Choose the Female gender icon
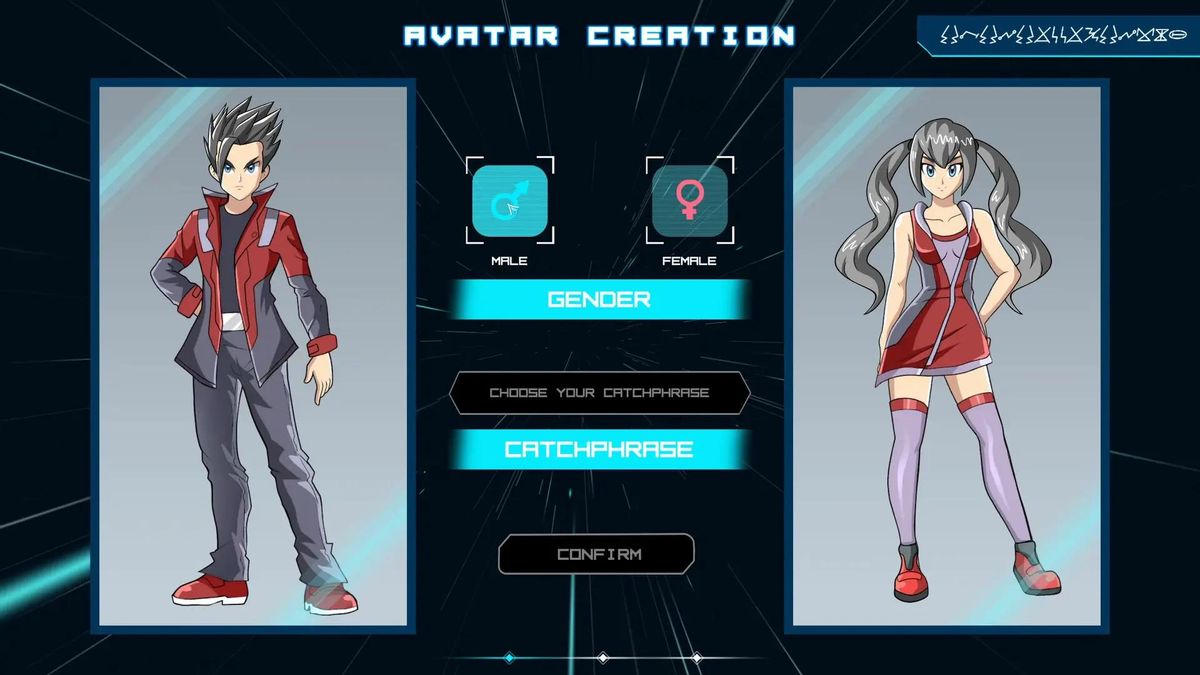1200x675 pixels. point(689,200)
